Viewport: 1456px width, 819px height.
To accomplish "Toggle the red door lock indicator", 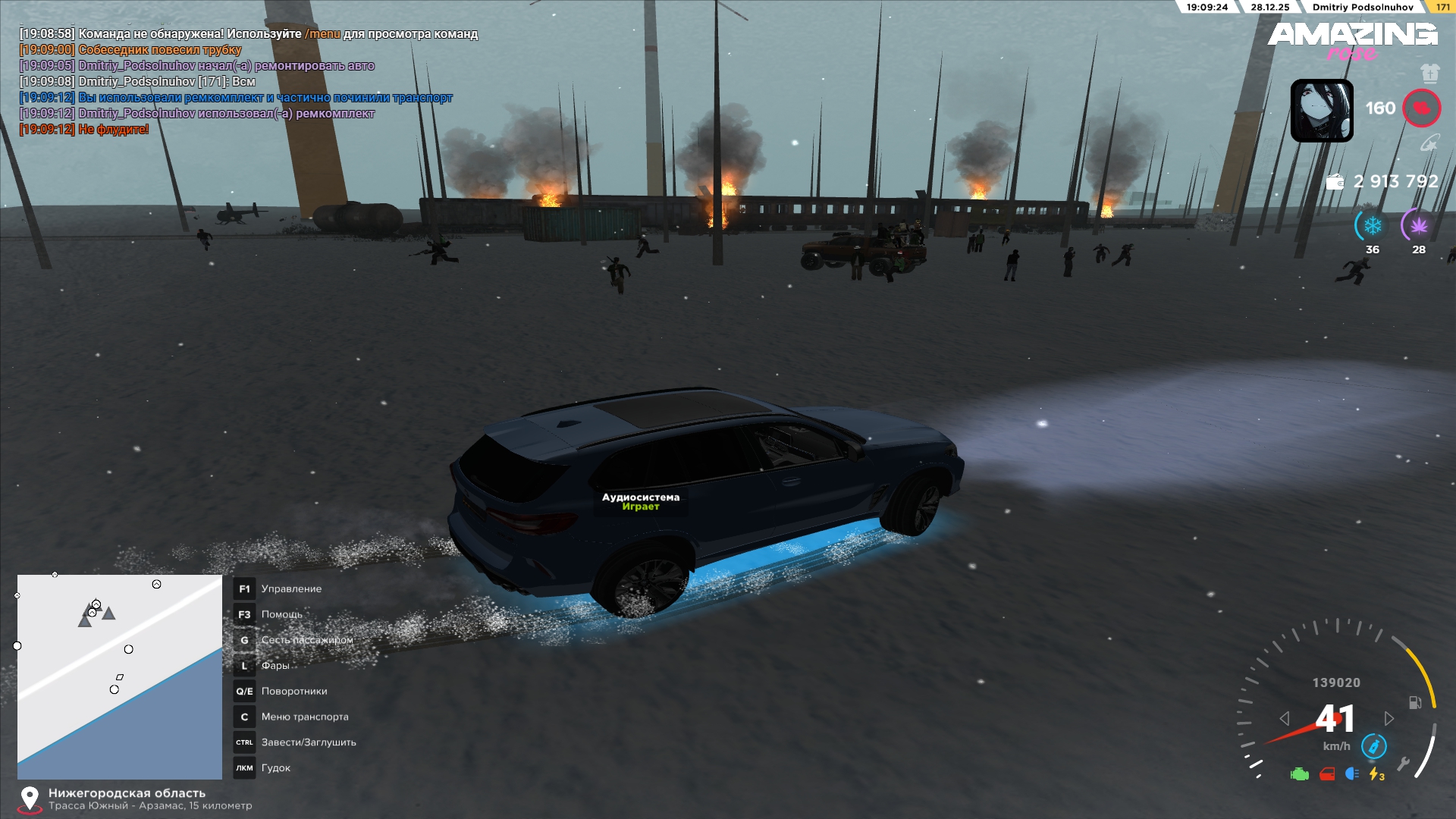I will pyautogui.click(x=1327, y=774).
